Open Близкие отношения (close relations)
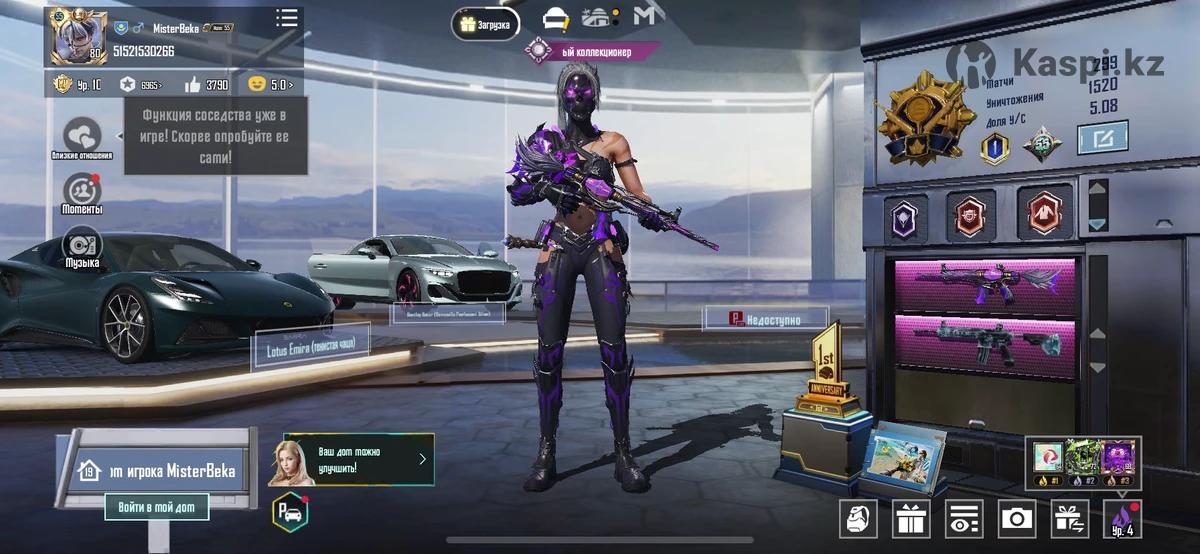 (82, 137)
